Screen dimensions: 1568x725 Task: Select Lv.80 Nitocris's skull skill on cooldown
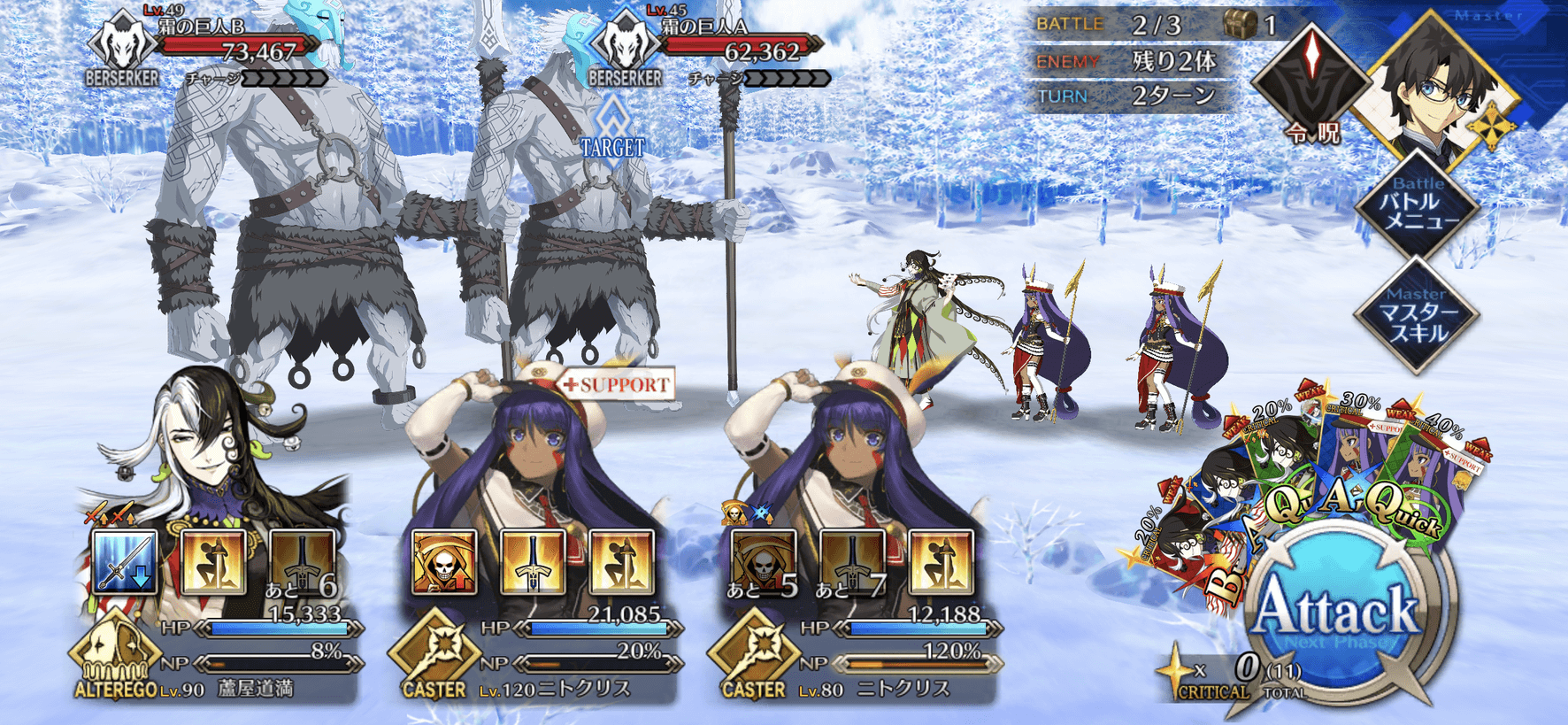coord(763,562)
